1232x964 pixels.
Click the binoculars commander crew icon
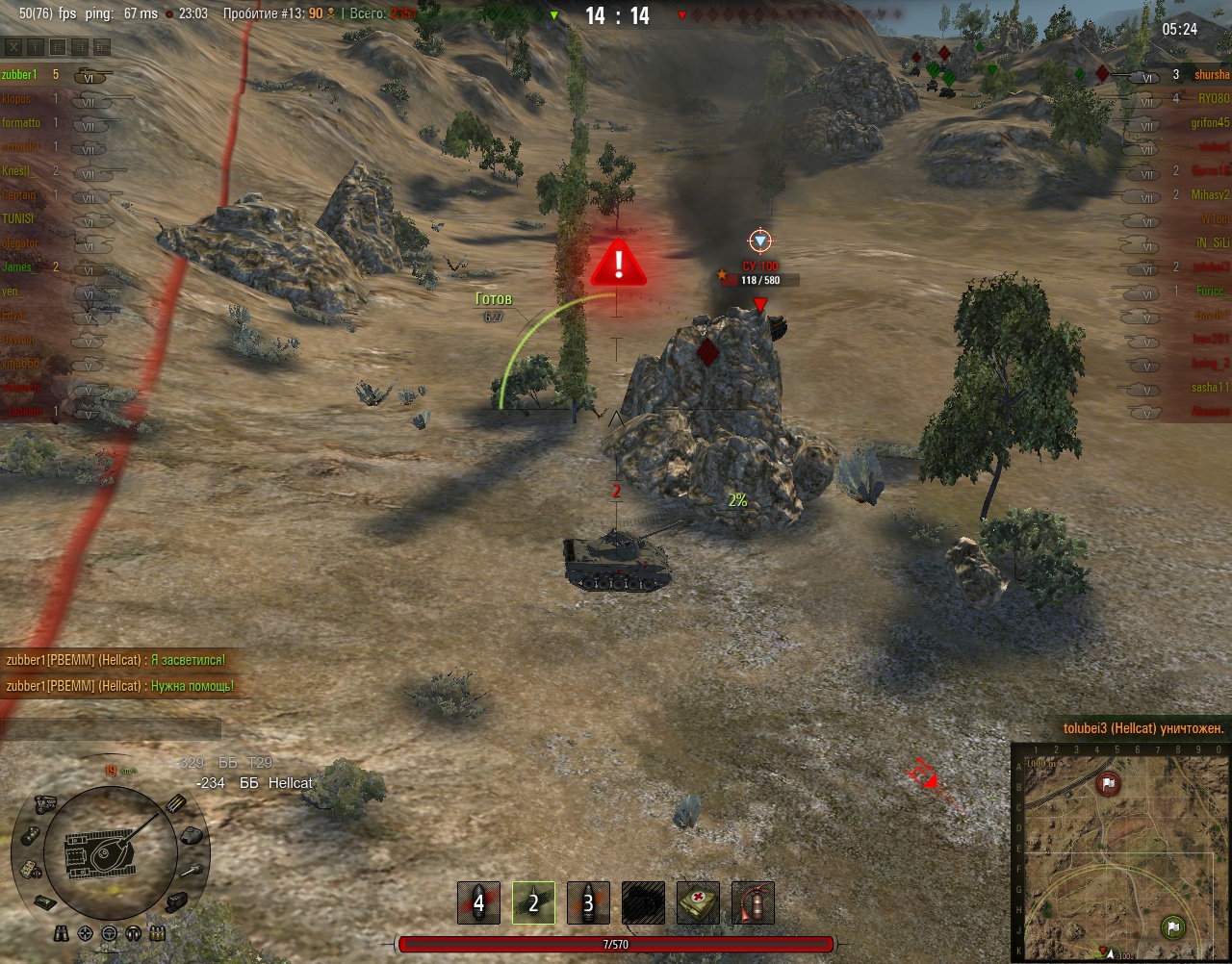coord(62,933)
